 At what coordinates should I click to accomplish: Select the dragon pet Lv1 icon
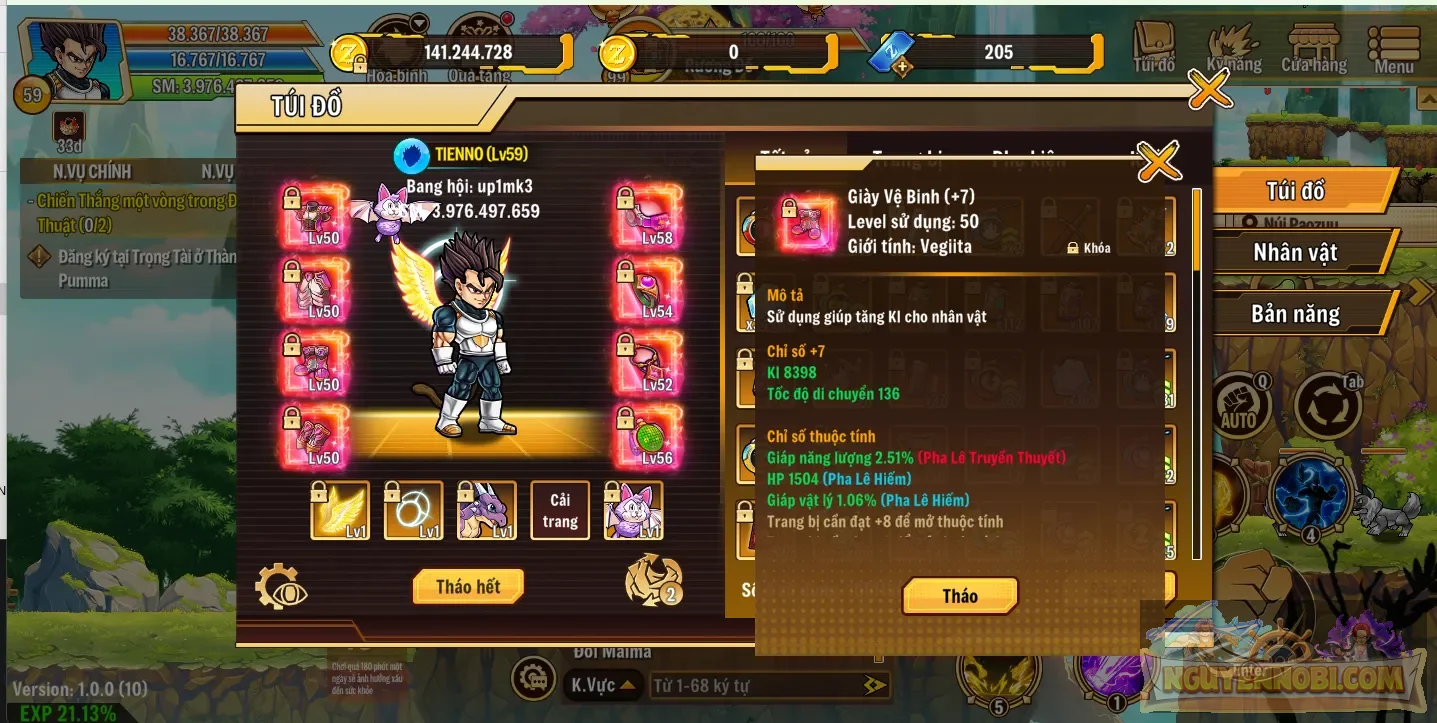(x=487, y=510)
